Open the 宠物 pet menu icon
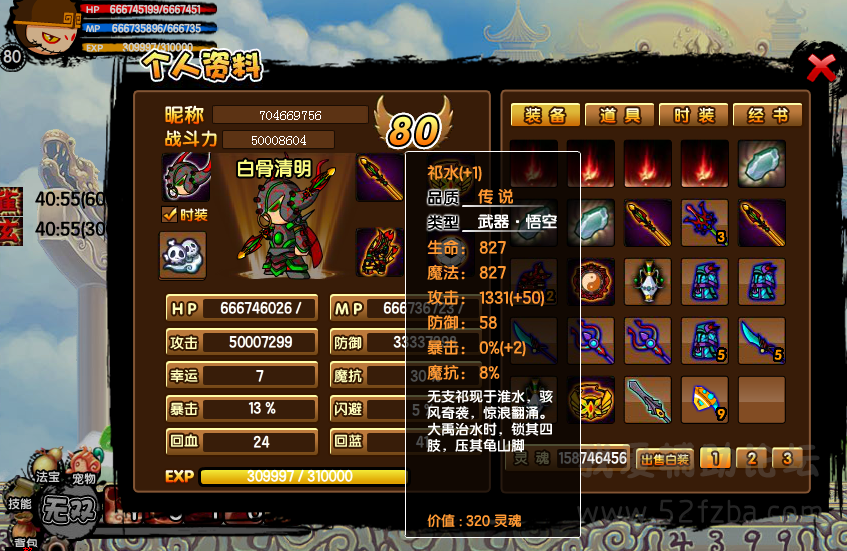 (83, 479)
